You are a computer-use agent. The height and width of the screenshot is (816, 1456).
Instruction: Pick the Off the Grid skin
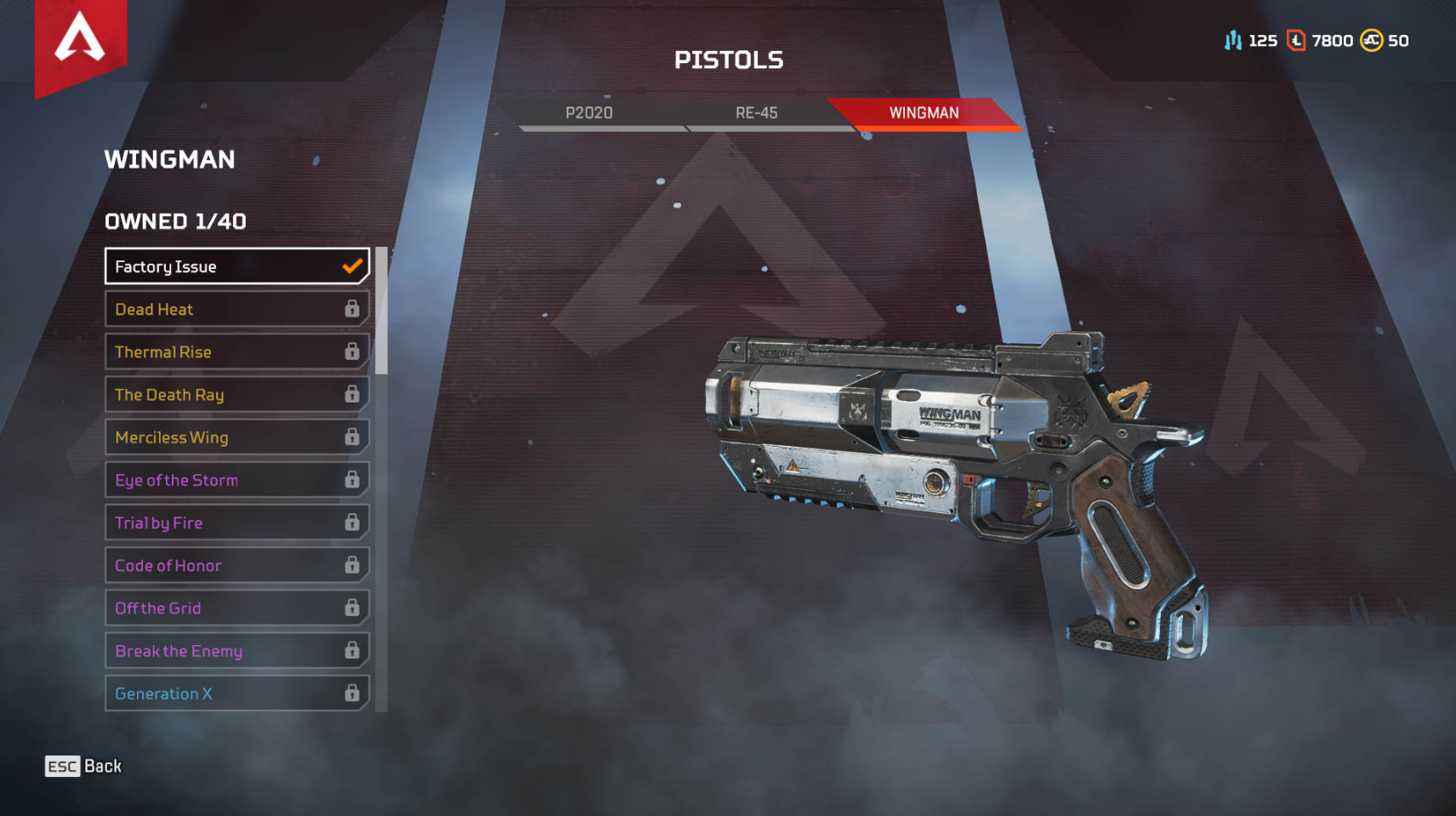click(x=236, y=608)
